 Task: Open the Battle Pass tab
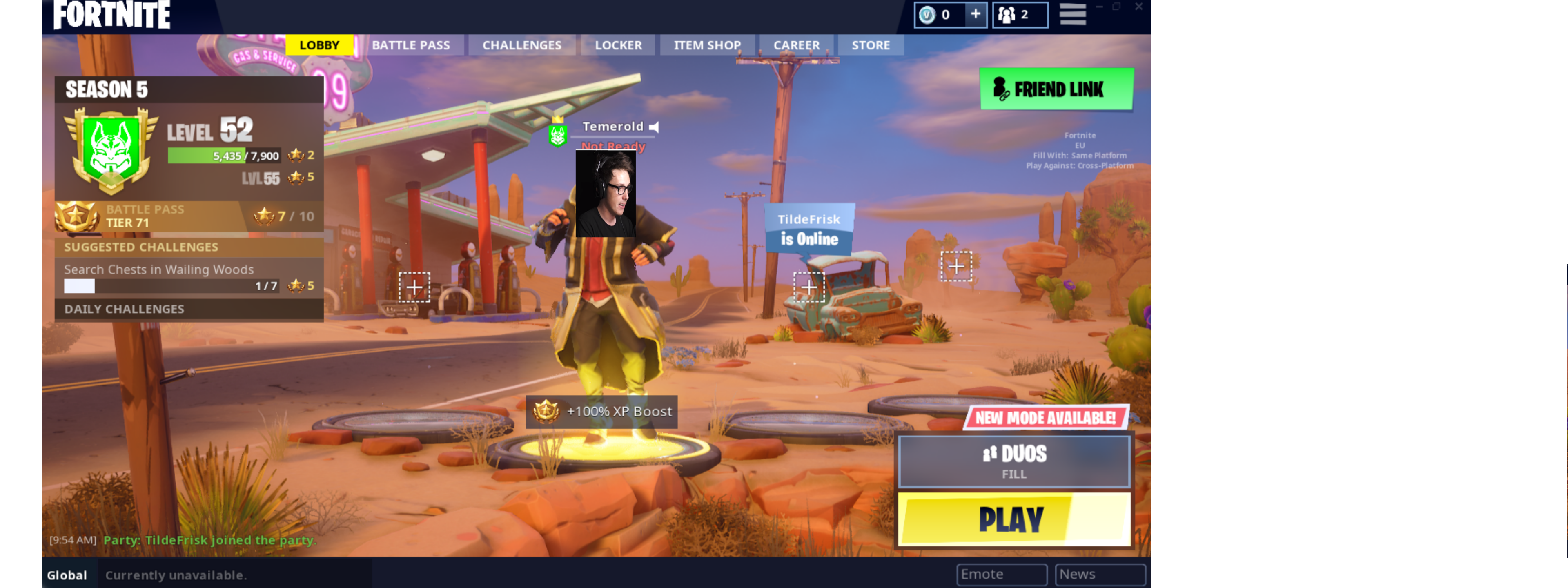[x=411, y=45]
